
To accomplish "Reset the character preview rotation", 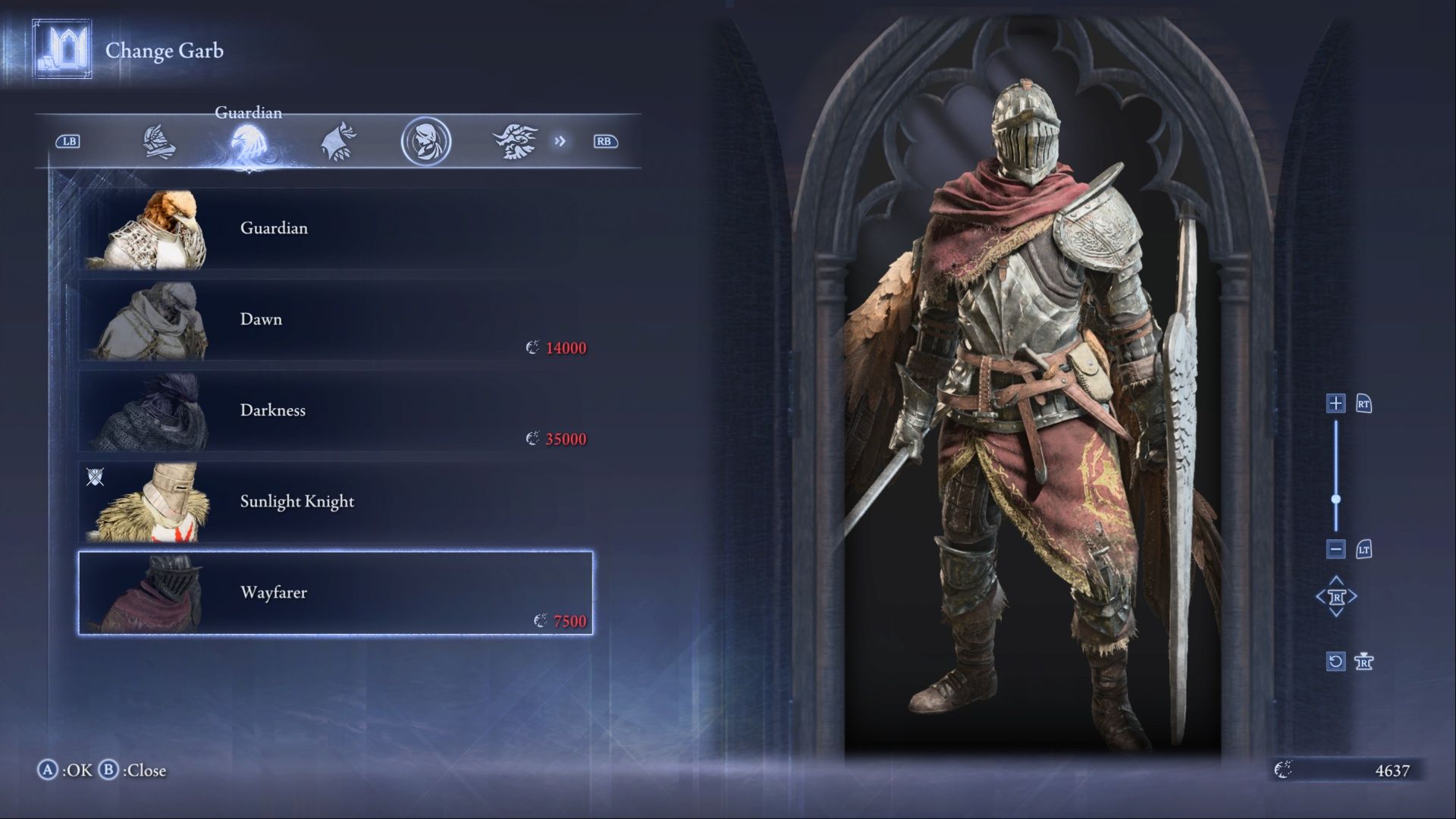I will point(1335,661).
